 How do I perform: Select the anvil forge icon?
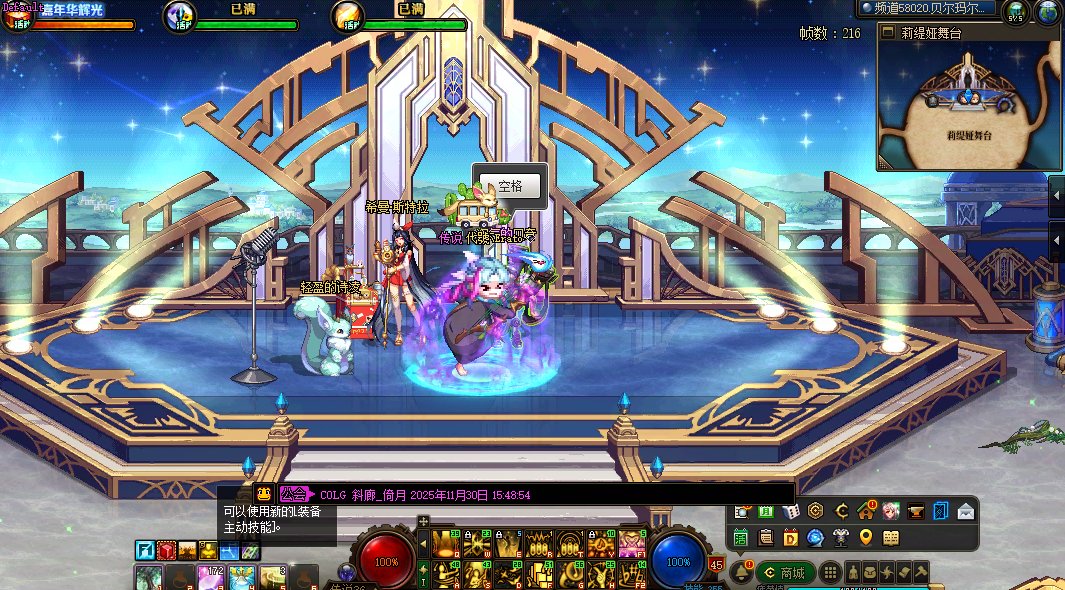pyautogui.click(x=915, y=512)
